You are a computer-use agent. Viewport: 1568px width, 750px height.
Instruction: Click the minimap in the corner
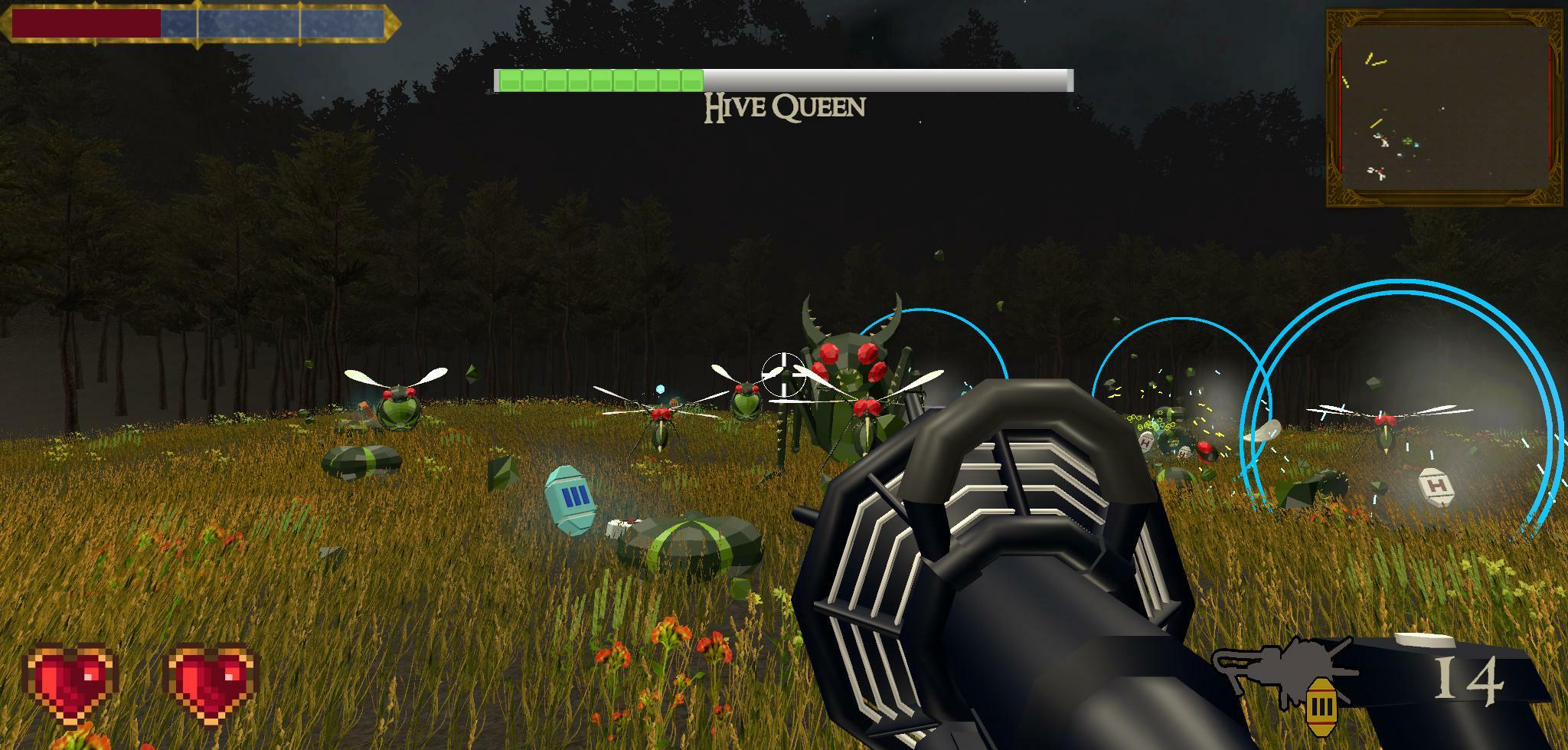[x=1445, y=108]
